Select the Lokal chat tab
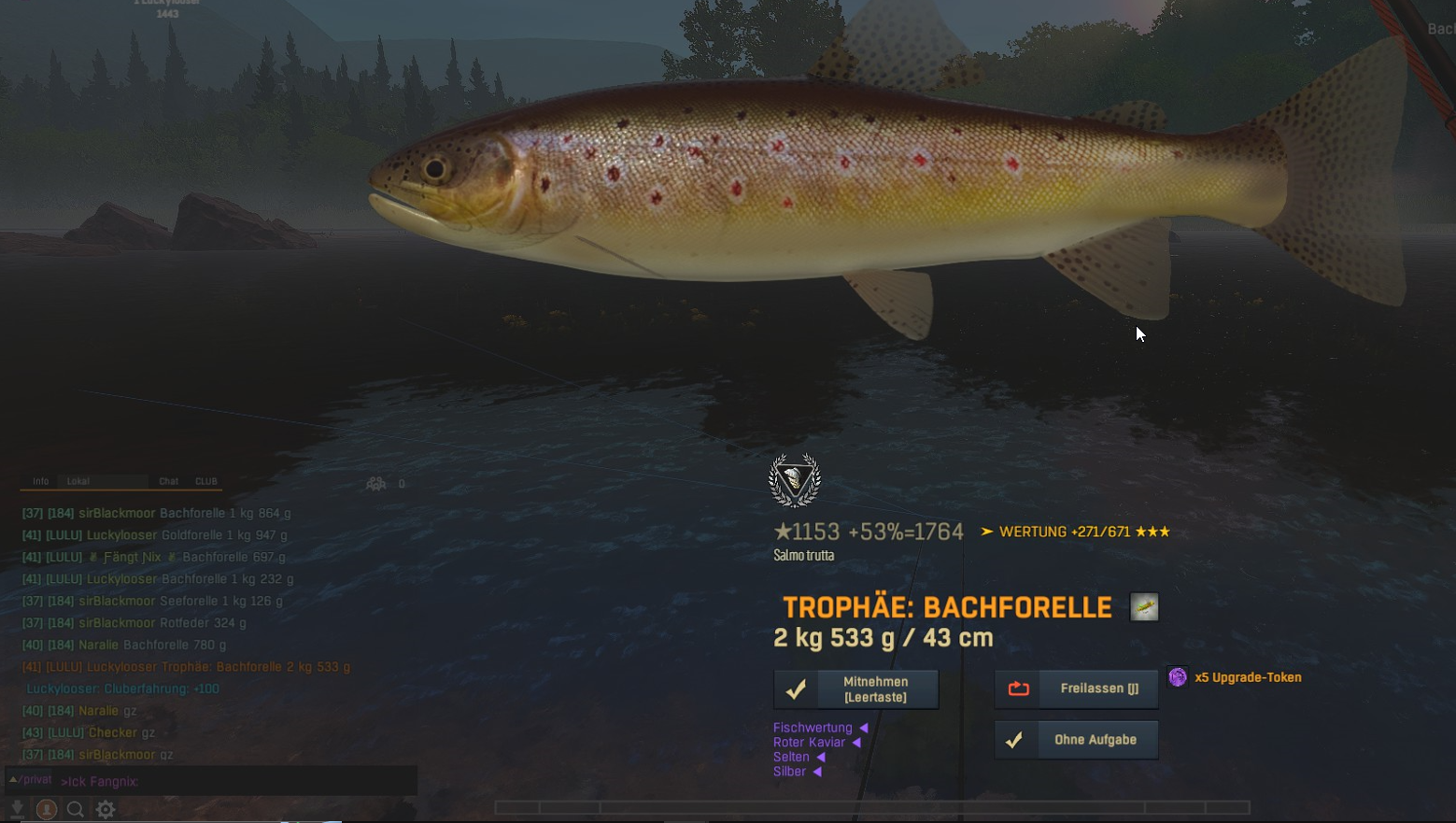 (78, 481)
